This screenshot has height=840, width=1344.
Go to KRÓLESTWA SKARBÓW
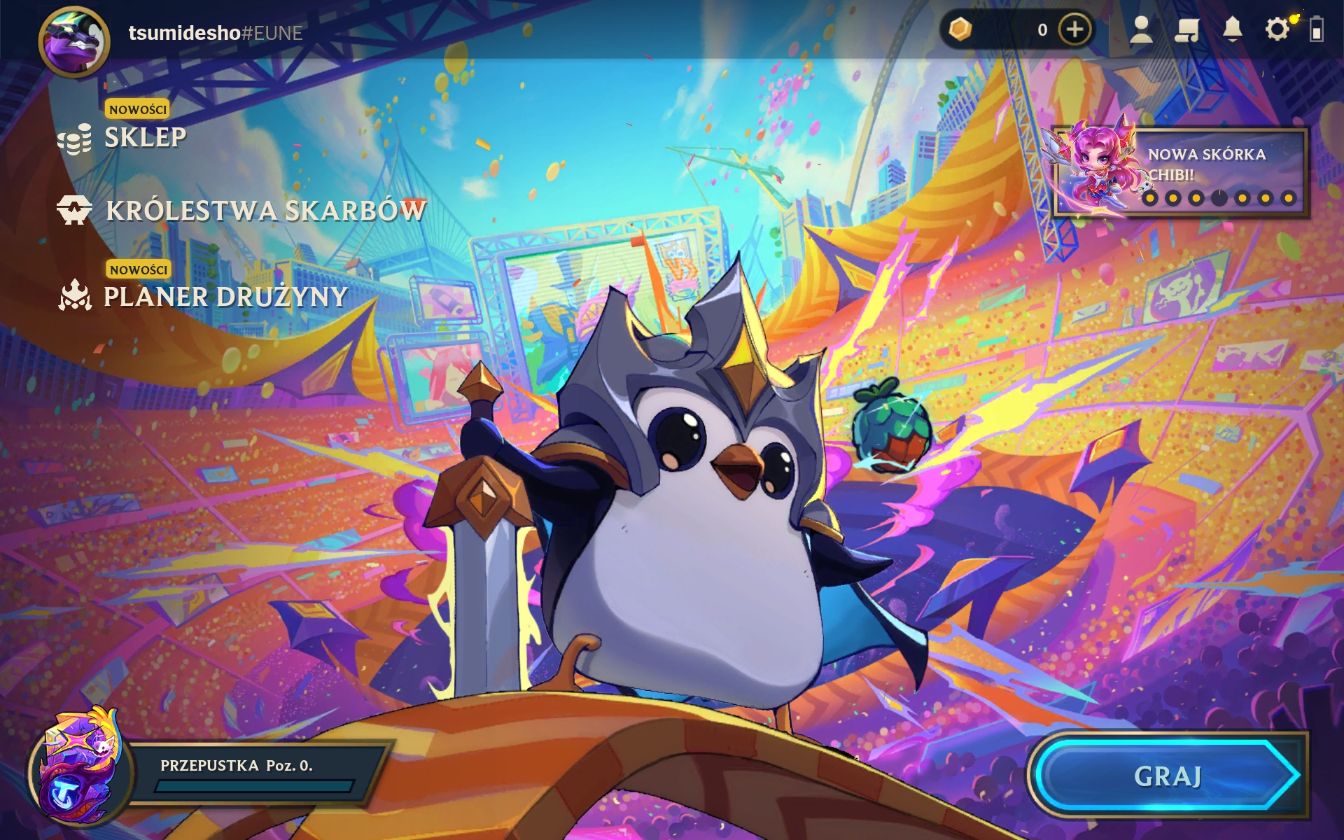[x=265, y=210]
